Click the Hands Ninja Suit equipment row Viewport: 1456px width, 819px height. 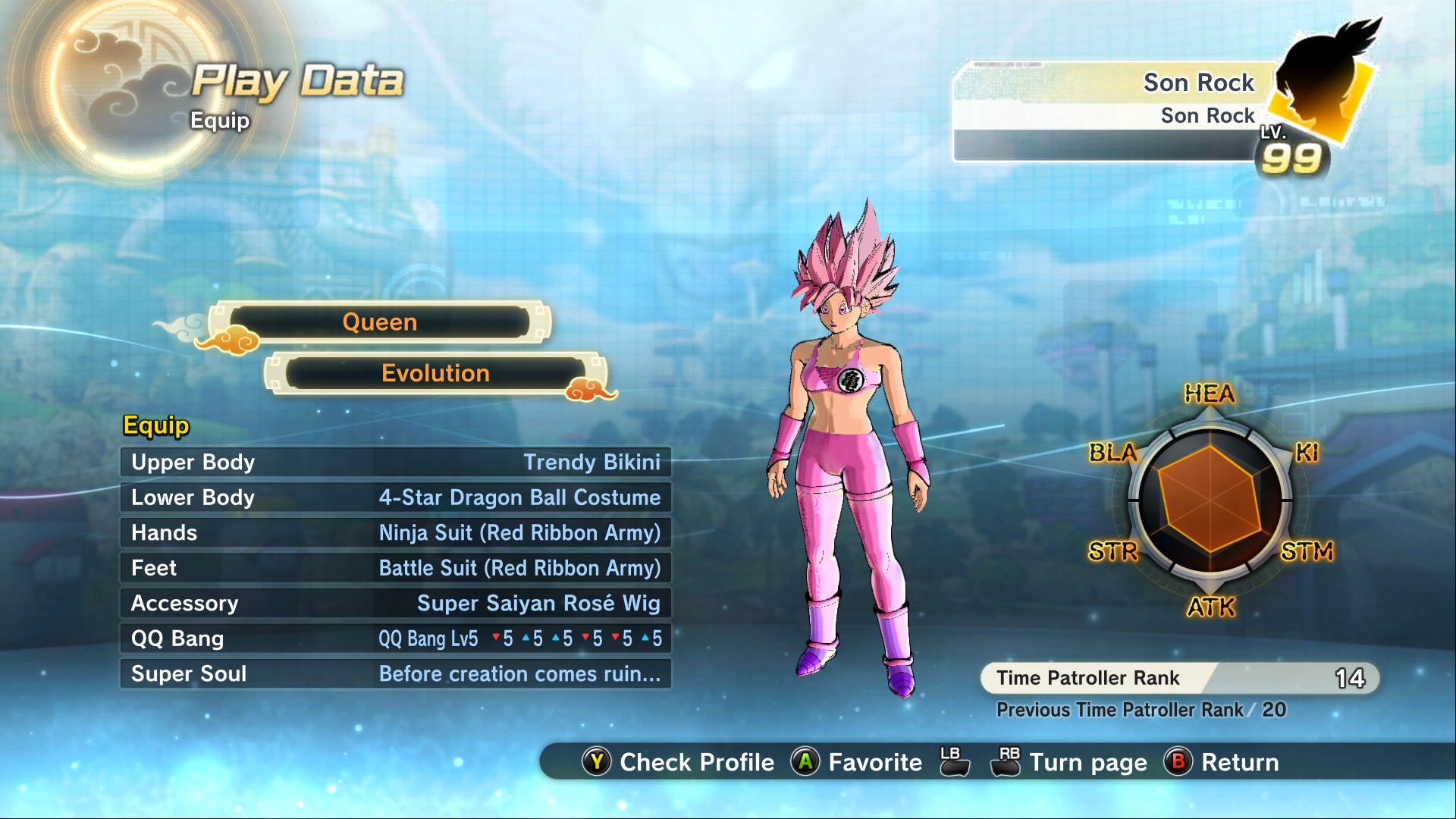(x=395, y=533)
